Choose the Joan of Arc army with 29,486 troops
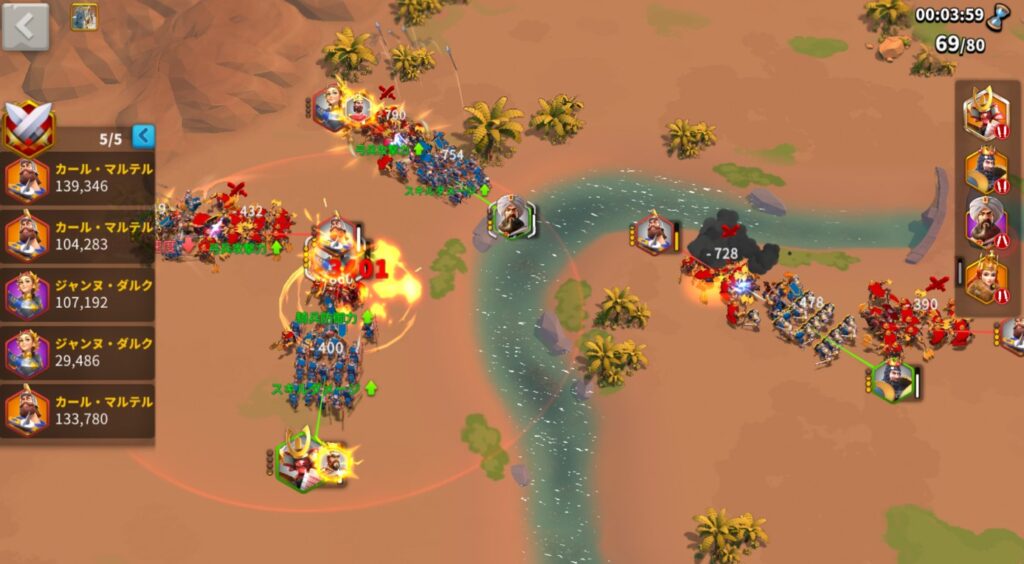1024x564 pixels. coord(78,352)
